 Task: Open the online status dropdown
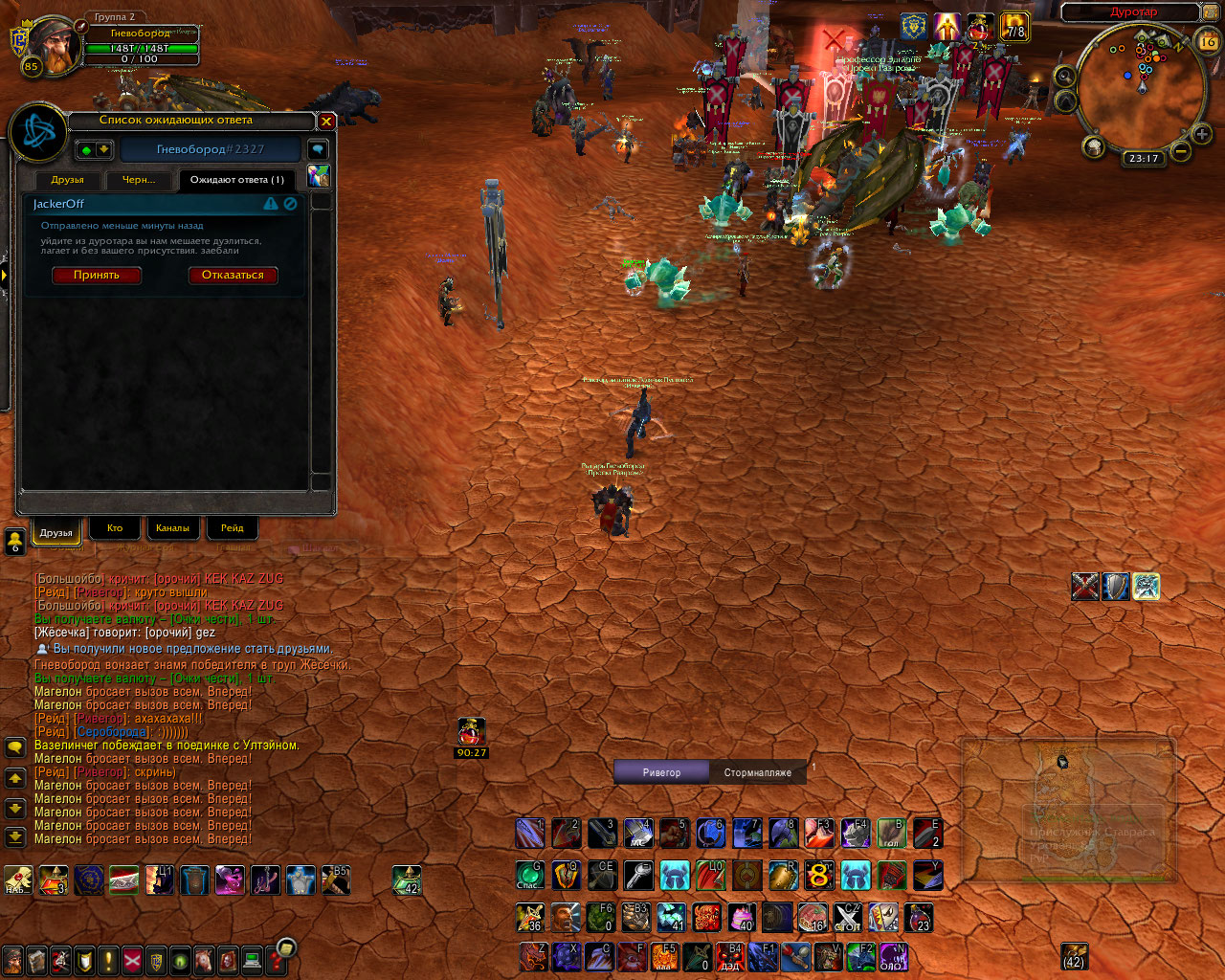(x=95, y=150)
